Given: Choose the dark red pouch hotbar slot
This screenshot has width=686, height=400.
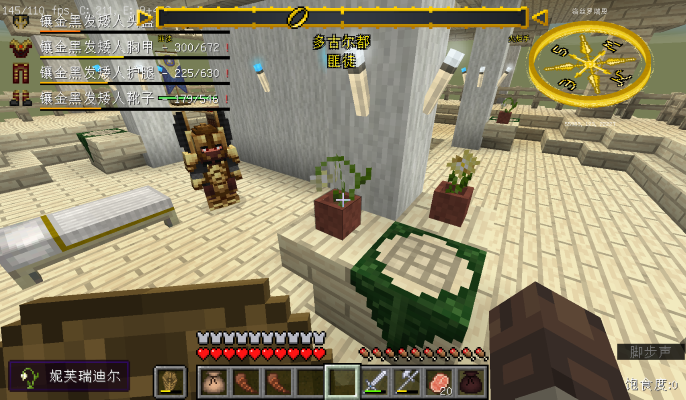Looking at the screenshot, I should [471, 382].
